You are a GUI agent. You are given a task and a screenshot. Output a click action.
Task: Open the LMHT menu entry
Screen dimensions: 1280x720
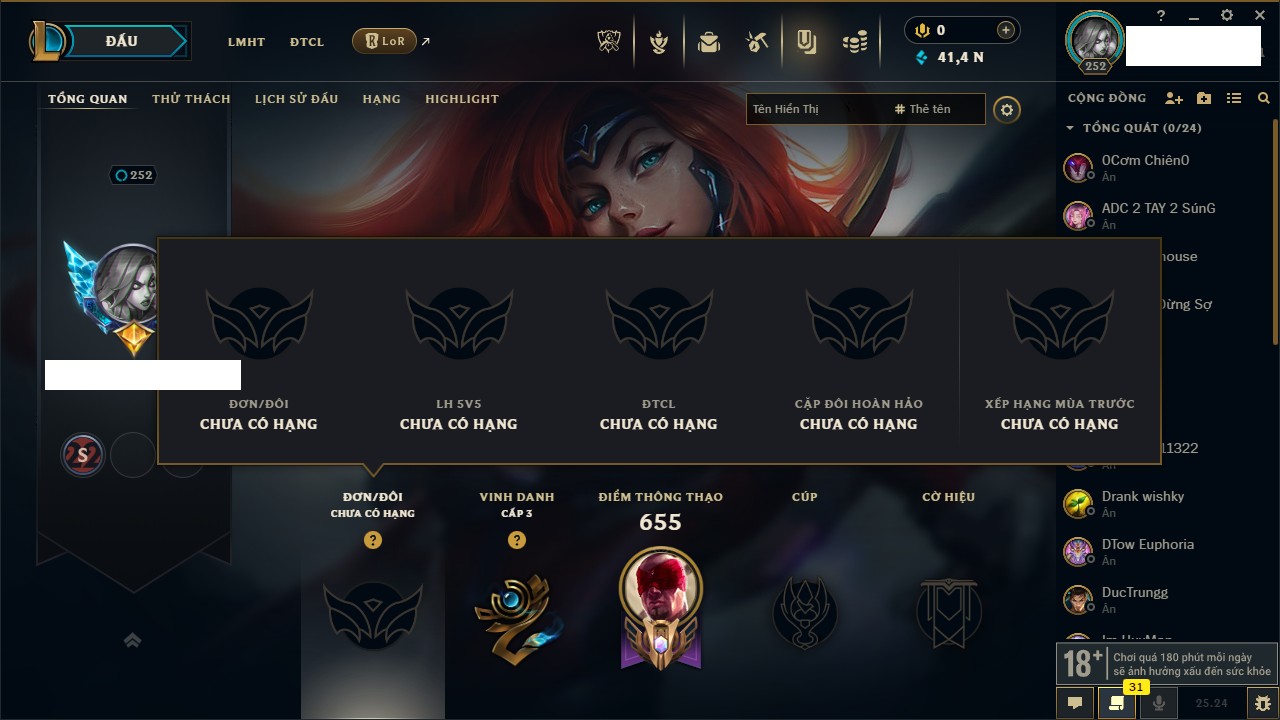[x=246, y=42]
